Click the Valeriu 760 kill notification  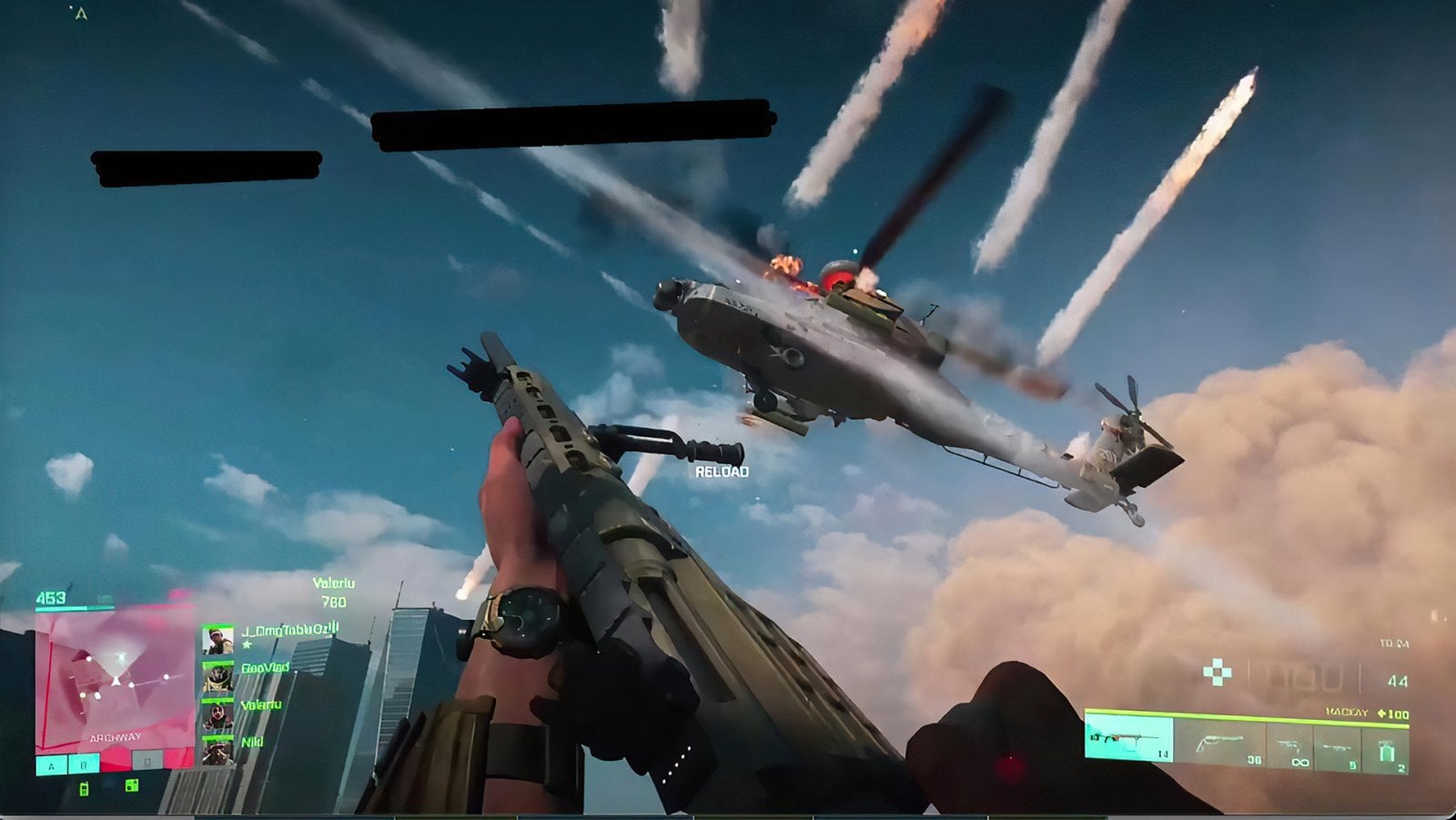click(334, 592)
